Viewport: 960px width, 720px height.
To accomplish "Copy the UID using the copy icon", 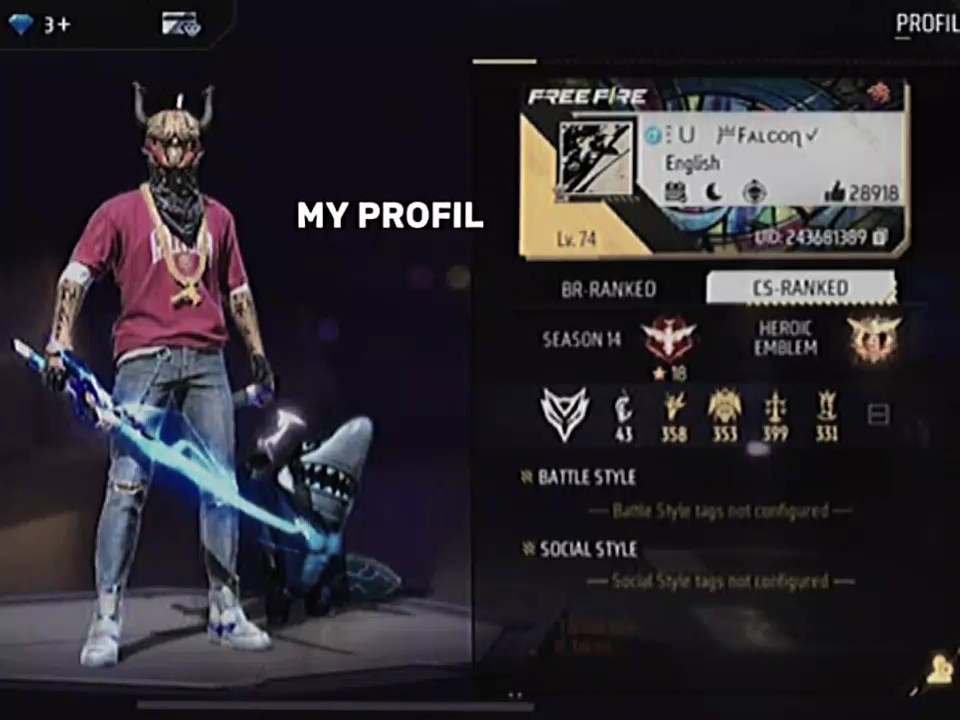I will tap(879, 237).
